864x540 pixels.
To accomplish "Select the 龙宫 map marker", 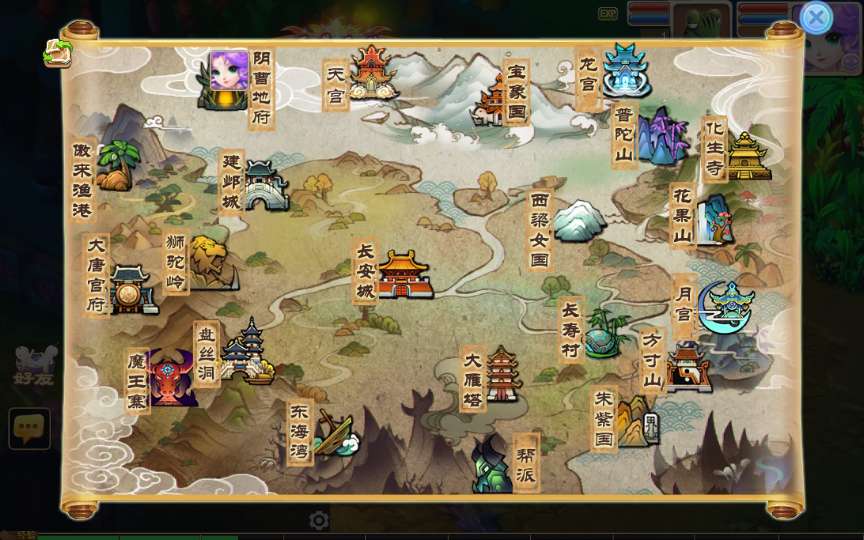I will coord(625,70).
